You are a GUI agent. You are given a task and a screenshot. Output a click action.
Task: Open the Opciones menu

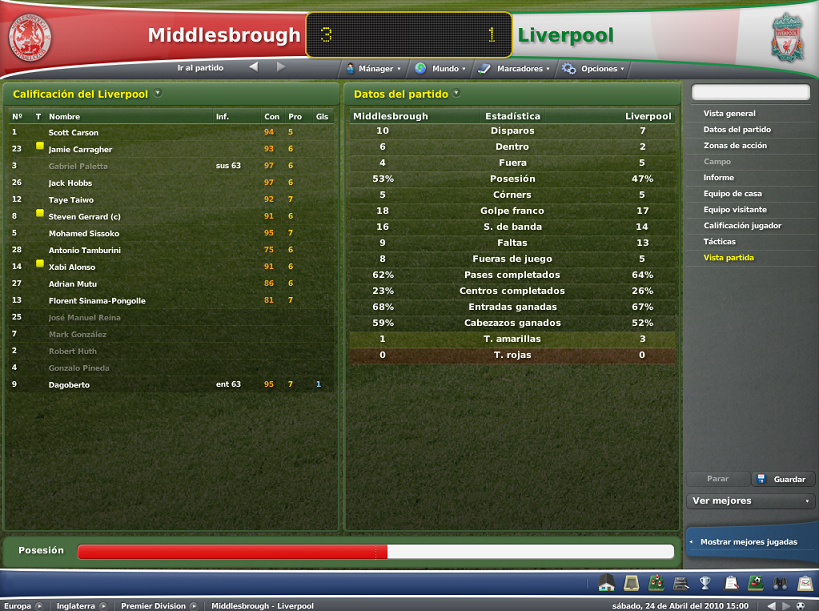tap(593, 69)
